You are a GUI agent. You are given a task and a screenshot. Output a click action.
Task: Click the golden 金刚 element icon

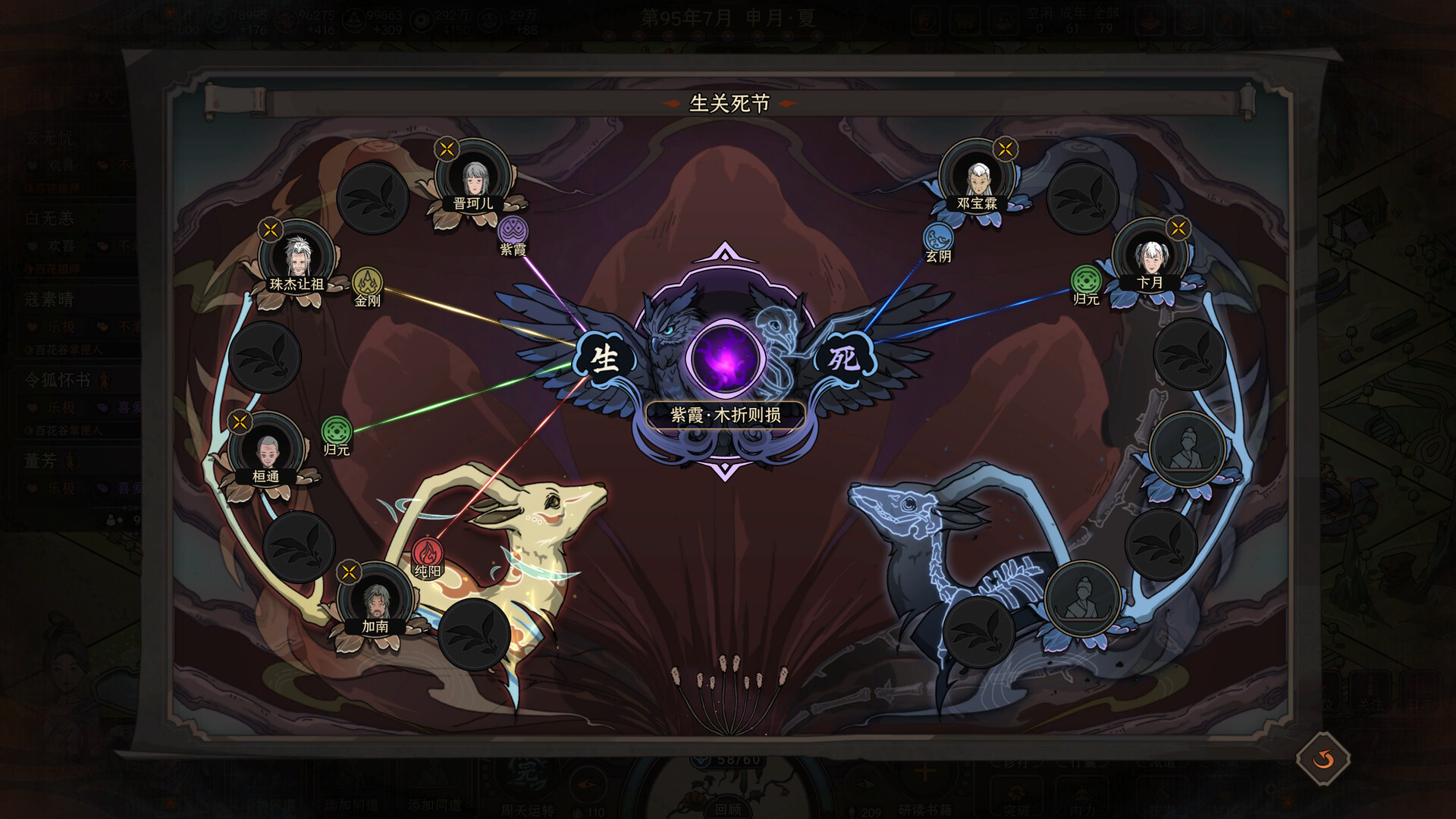pos(367,282)
